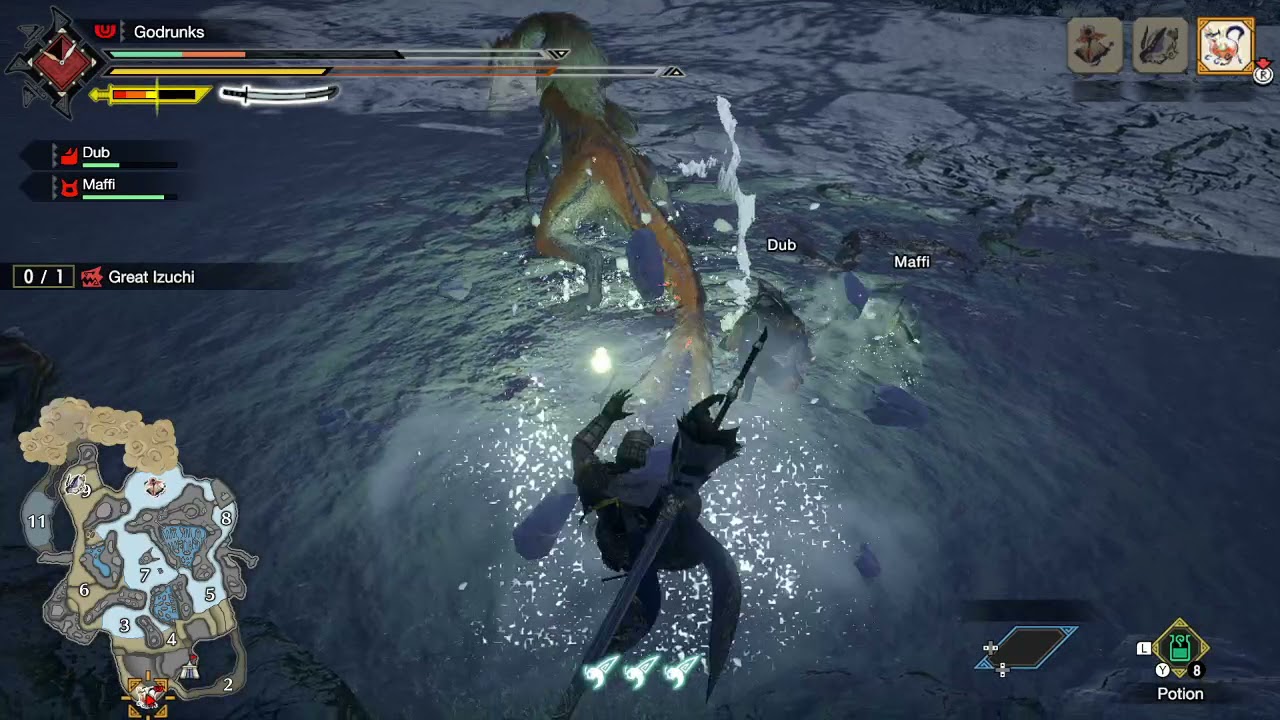Click the Great Izuchi icon beside the quest counter
The width and height of the screenshot is (1280, 720).
click(x=93, y=277)
